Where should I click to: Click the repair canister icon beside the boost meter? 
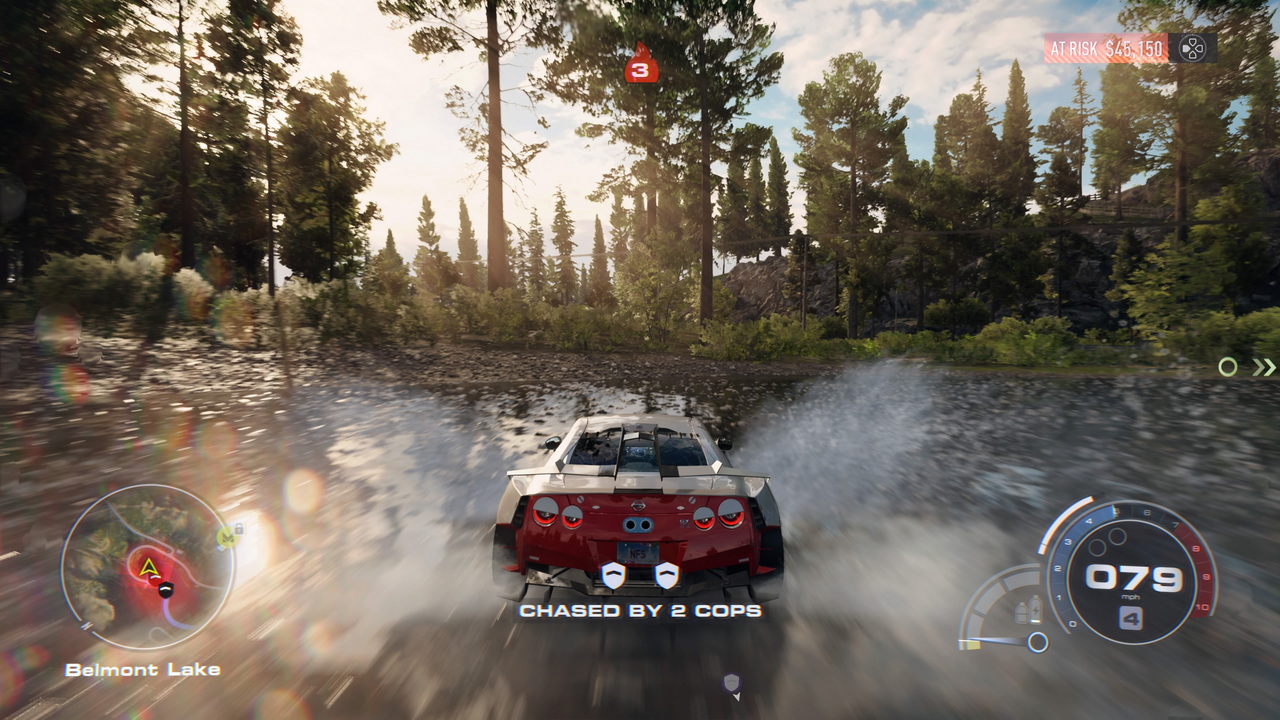pos(1021,612)
